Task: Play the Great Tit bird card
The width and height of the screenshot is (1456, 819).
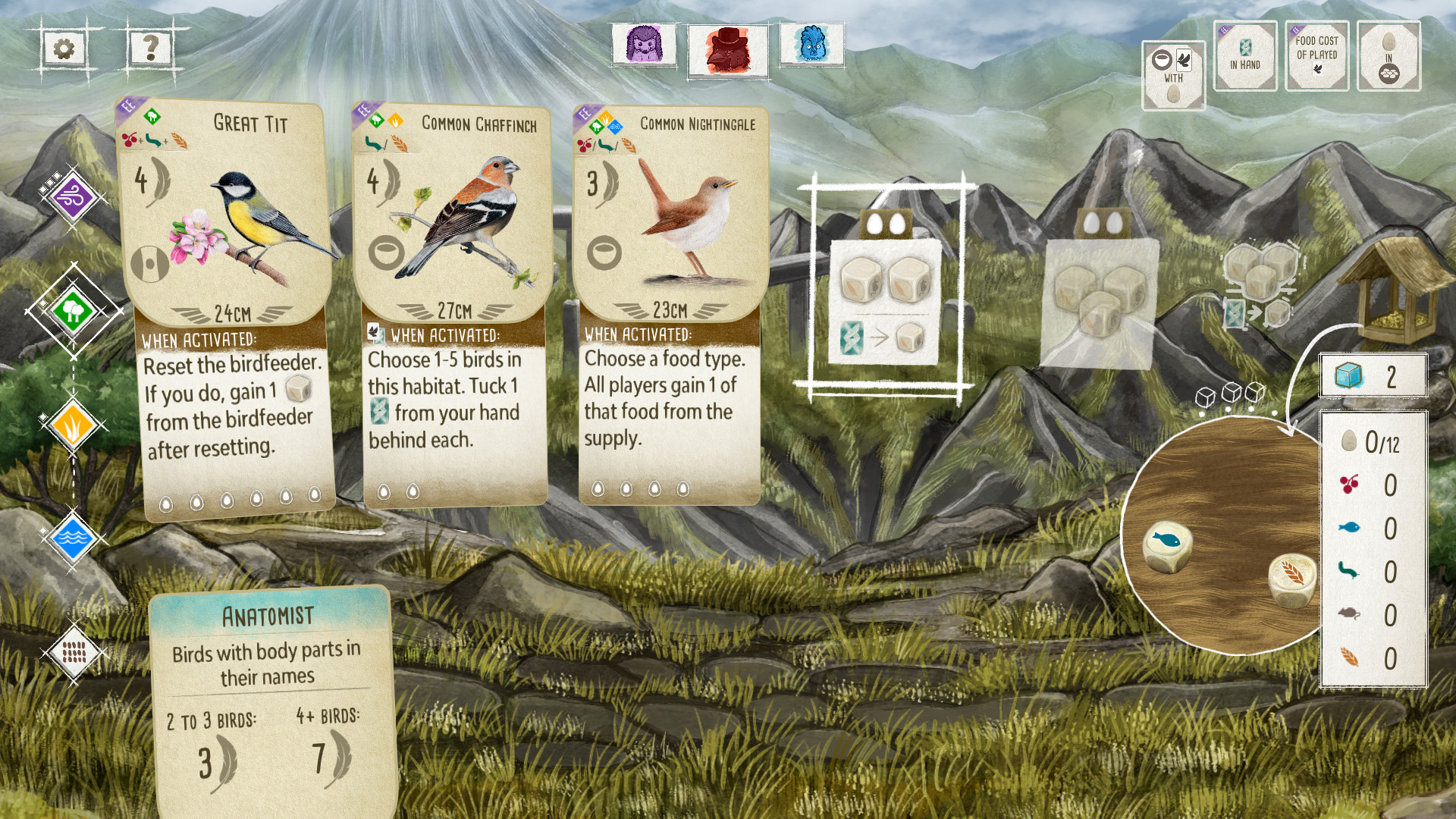Action: tap(227, 303)
